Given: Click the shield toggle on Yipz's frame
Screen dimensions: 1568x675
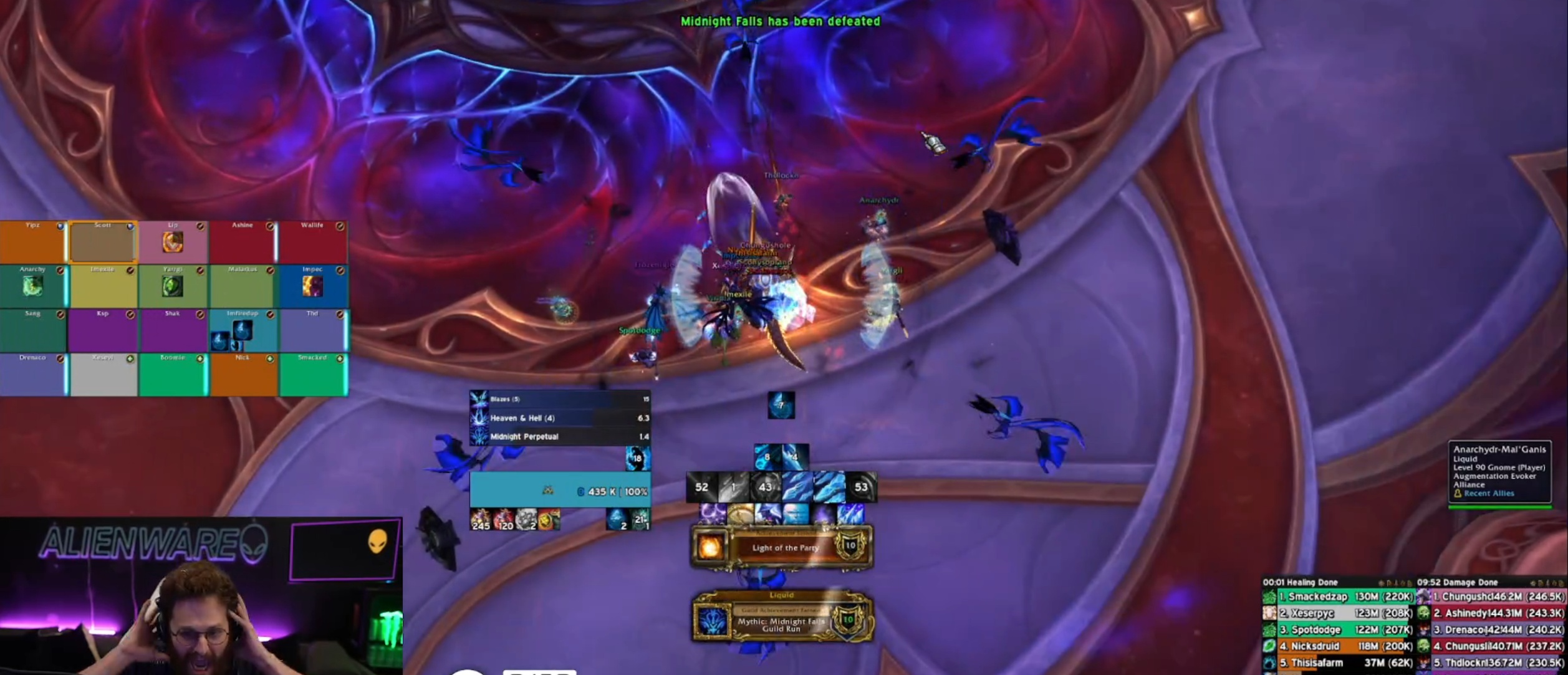Looking at the screenshot, I should [60, 226].
